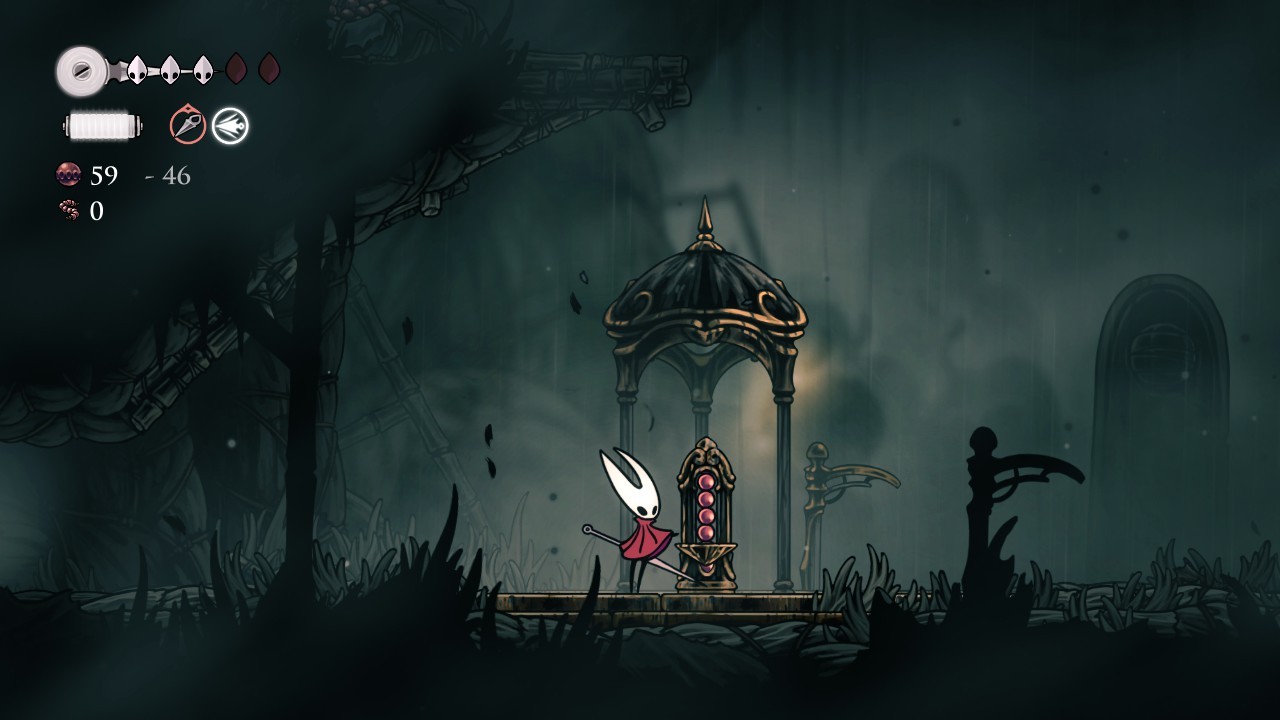This screenshot has width=1280, height=720.
Task: Select the straight pin tool icon
Action: point(187,125)
